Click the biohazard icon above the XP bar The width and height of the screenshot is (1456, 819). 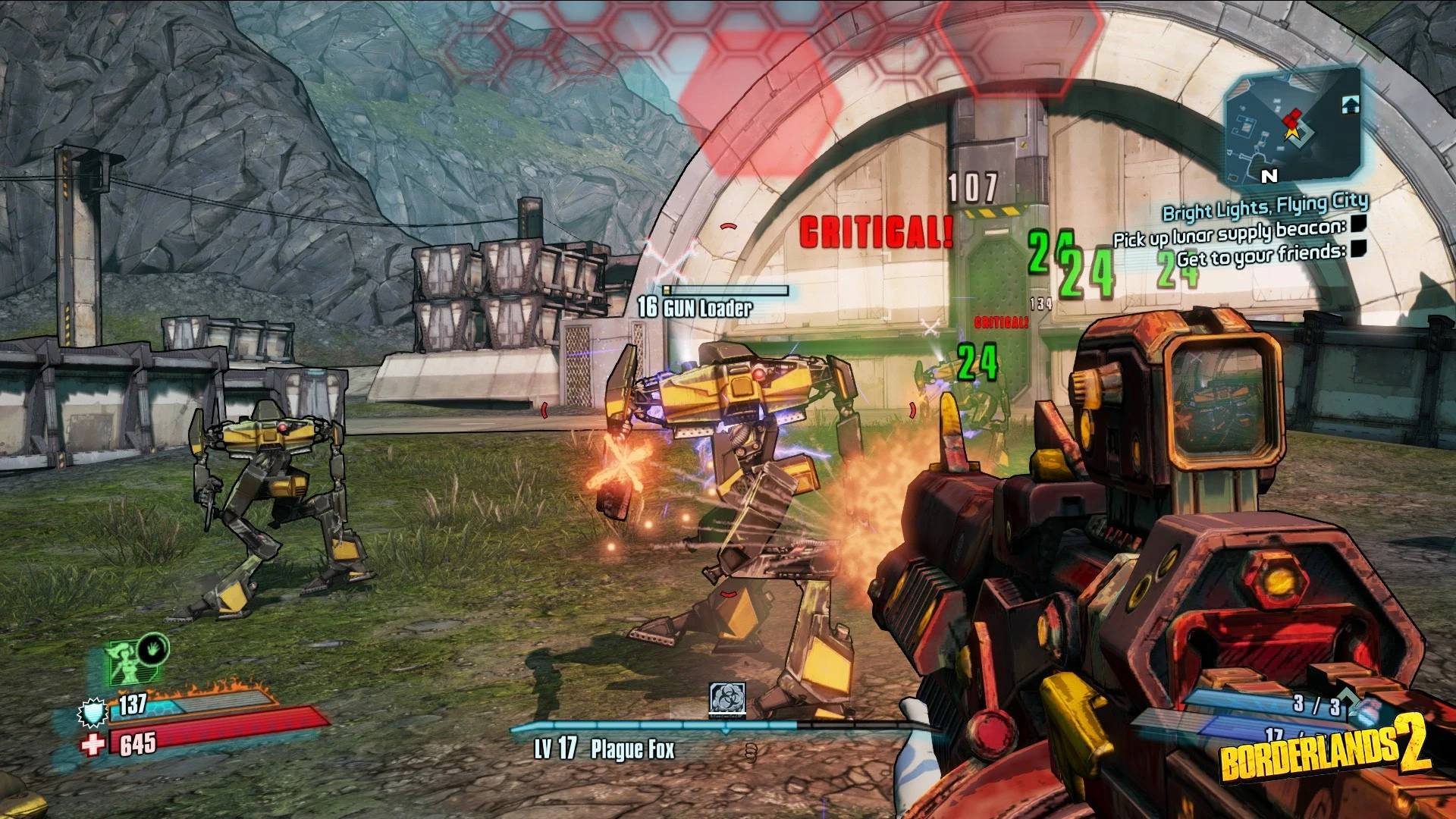[x=727, y=699]
